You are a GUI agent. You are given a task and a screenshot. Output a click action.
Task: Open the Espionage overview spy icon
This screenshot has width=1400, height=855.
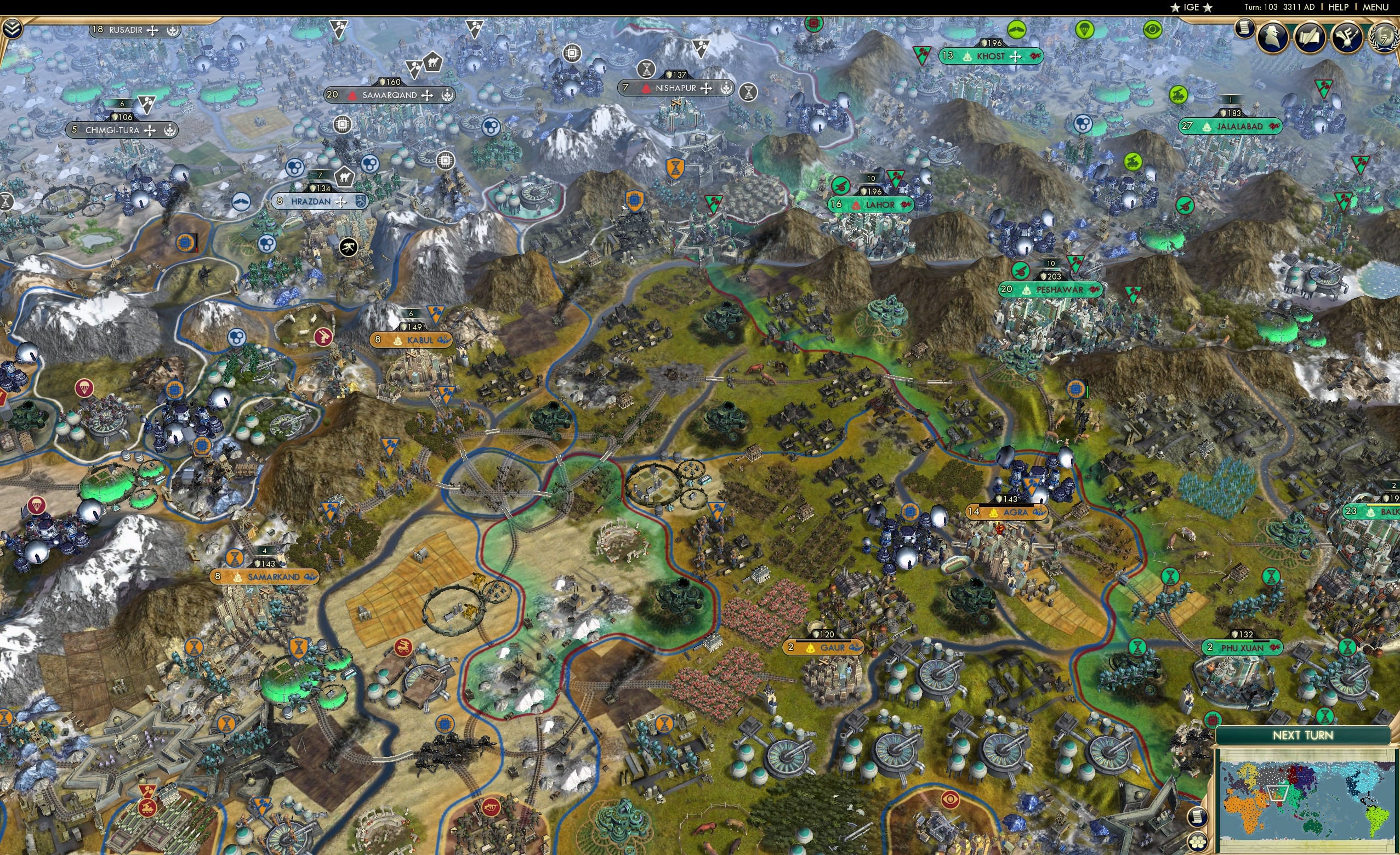click(x=1272, y=37)
